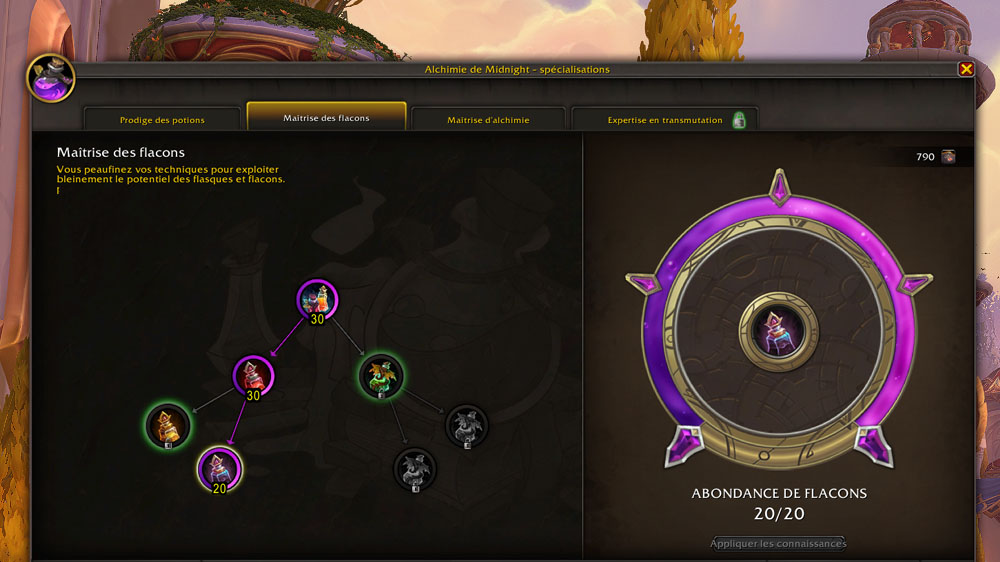Pick the green-ringed yellow flask node
Viewport: 1000px width, 562px height.
168,424
